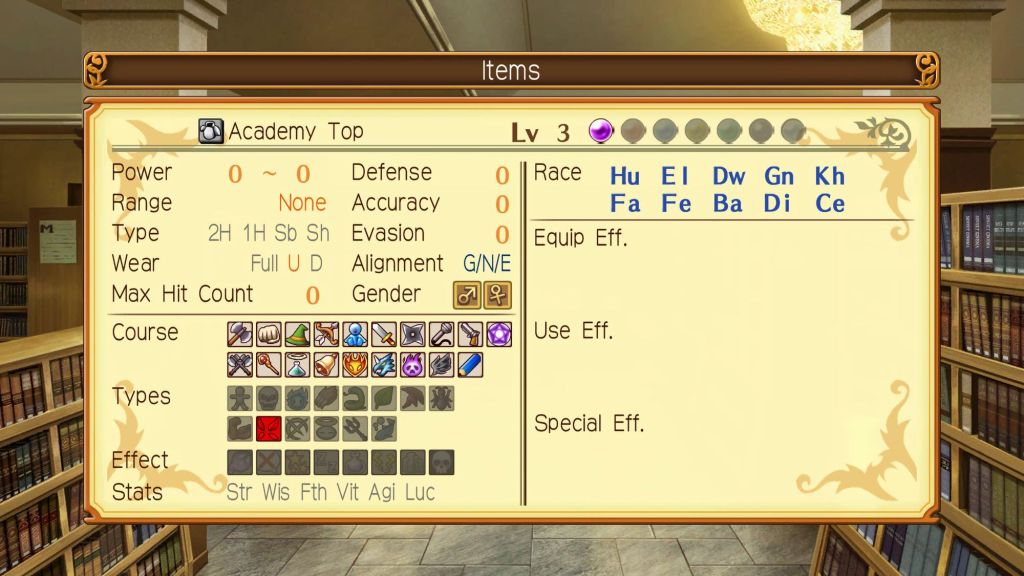Select the ninja shuriken course icon
Viewport: 1024px width, 576px height.
coord(413,334)
